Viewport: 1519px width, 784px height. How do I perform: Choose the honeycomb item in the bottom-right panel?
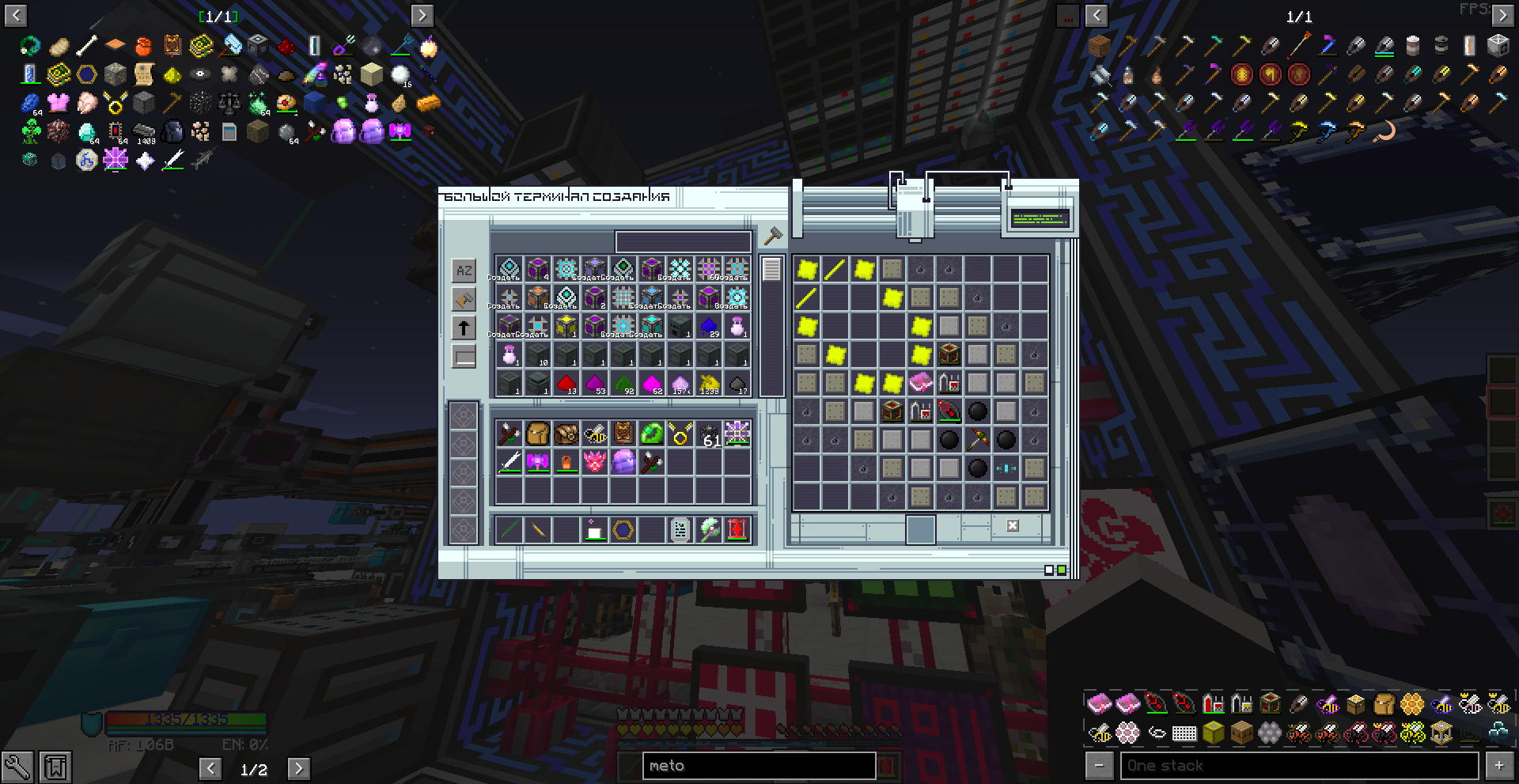(1411, 703)
